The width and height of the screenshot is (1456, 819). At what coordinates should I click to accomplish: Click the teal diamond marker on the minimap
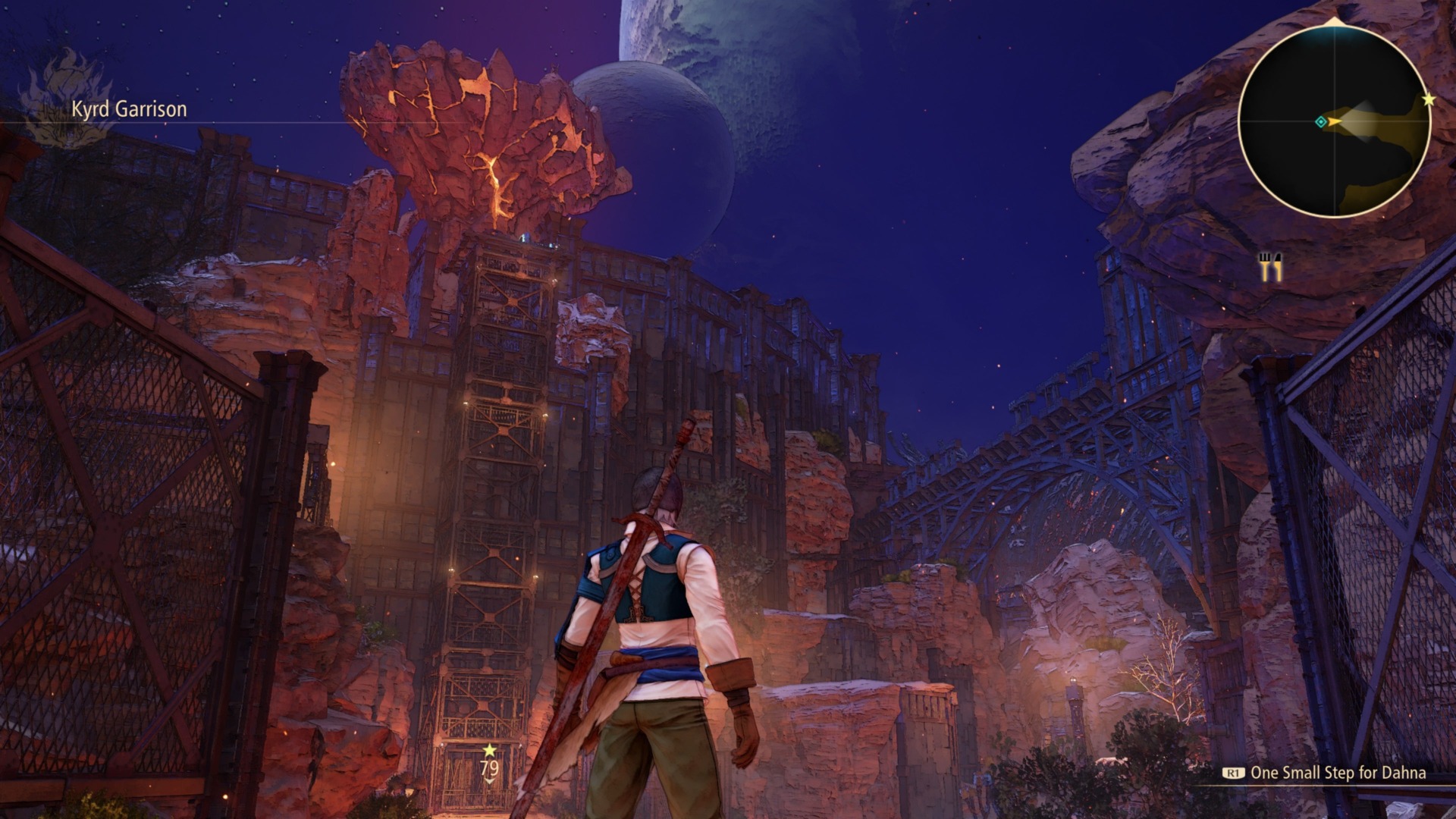point(1320,121)
